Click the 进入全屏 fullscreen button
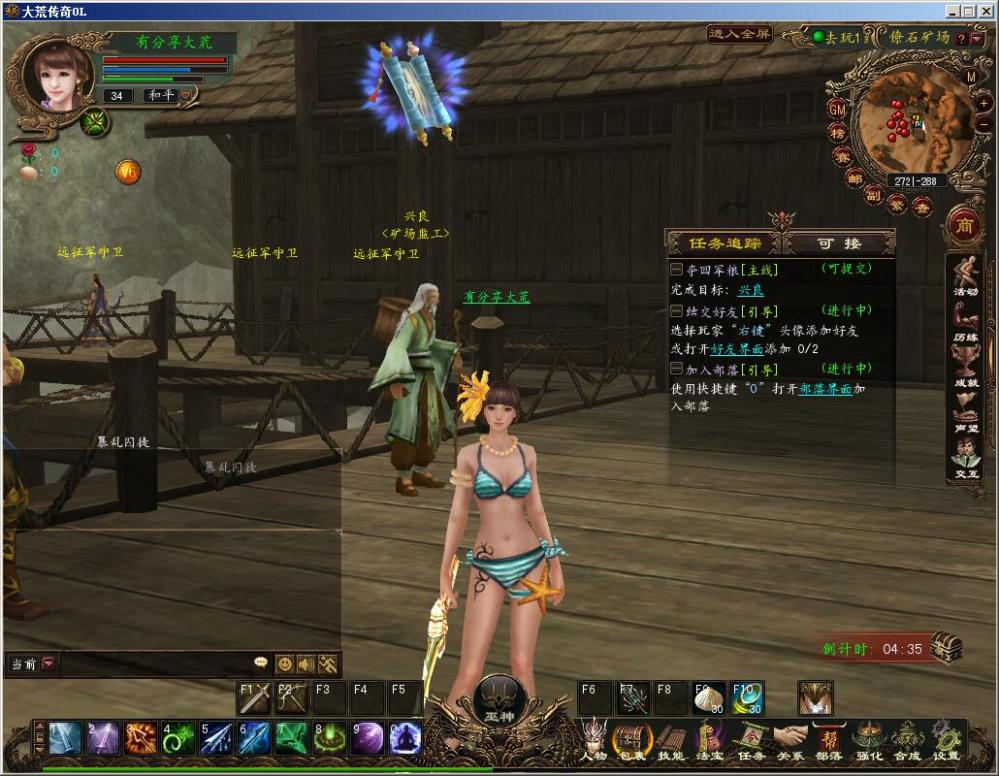 [740, 34]
